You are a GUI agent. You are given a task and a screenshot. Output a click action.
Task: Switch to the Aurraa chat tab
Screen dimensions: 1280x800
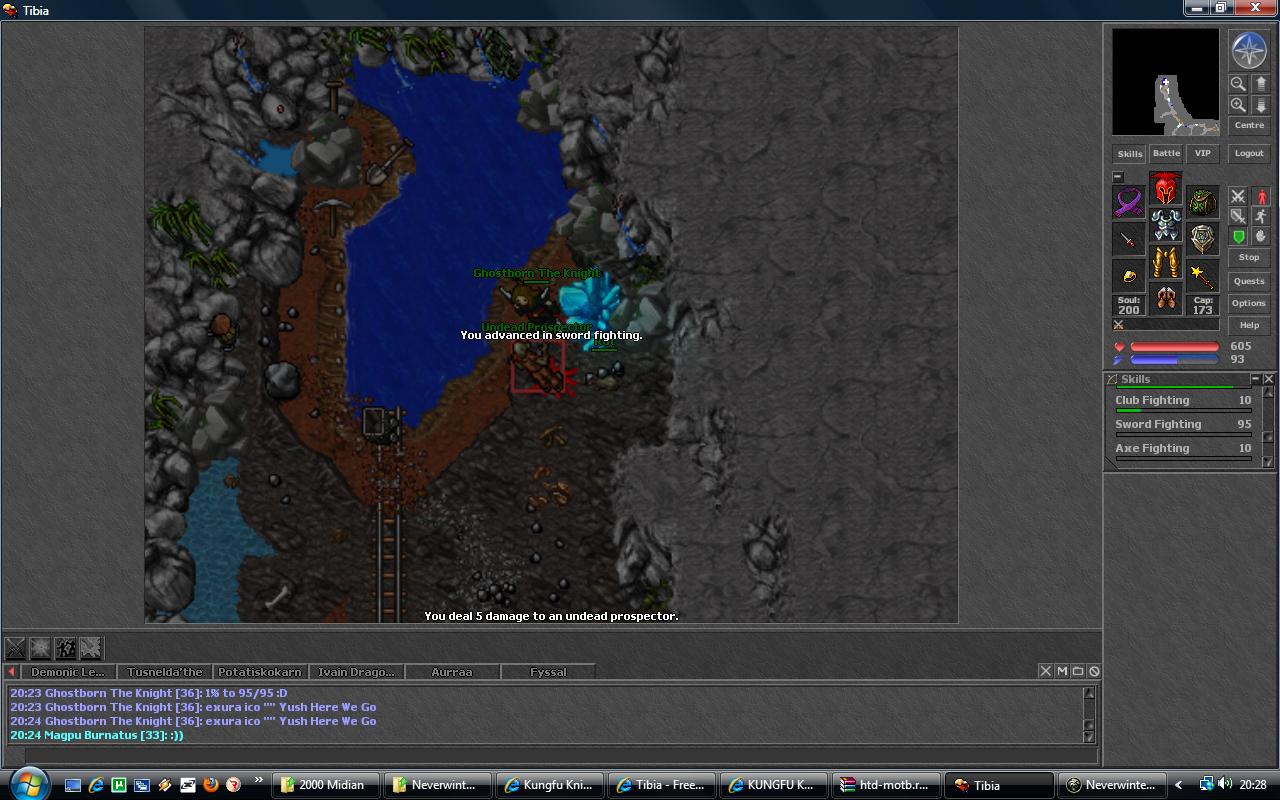(451, 672)
